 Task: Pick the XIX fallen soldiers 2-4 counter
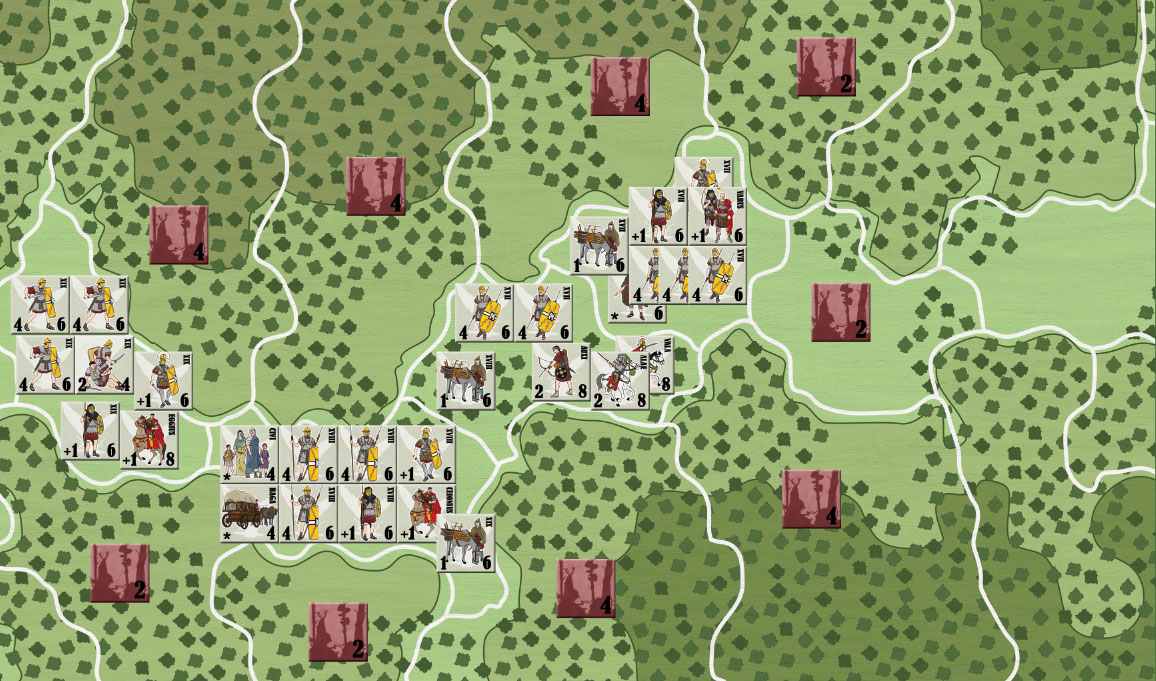coord(103,365)
